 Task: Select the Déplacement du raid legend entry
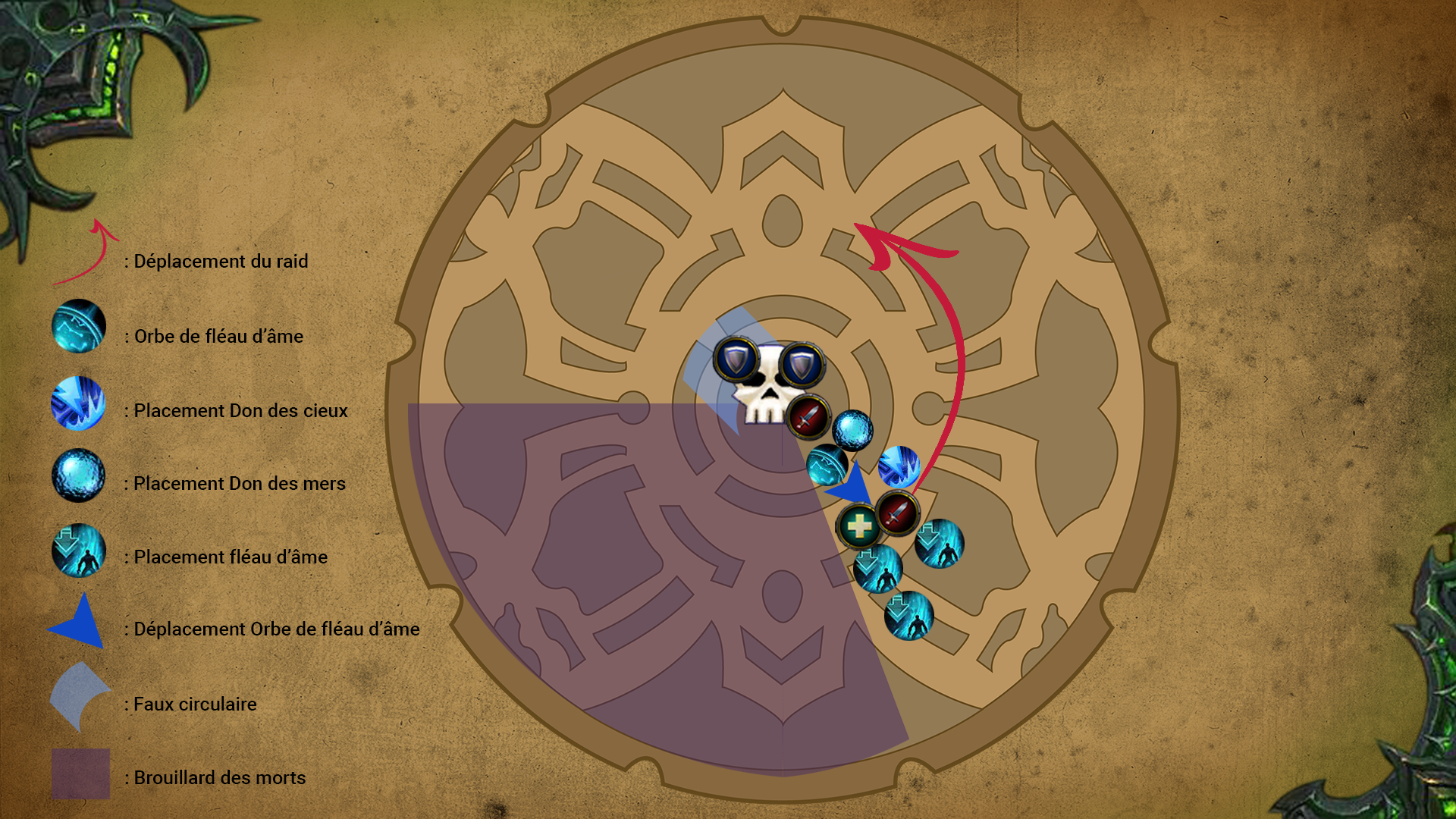point(220,262)
